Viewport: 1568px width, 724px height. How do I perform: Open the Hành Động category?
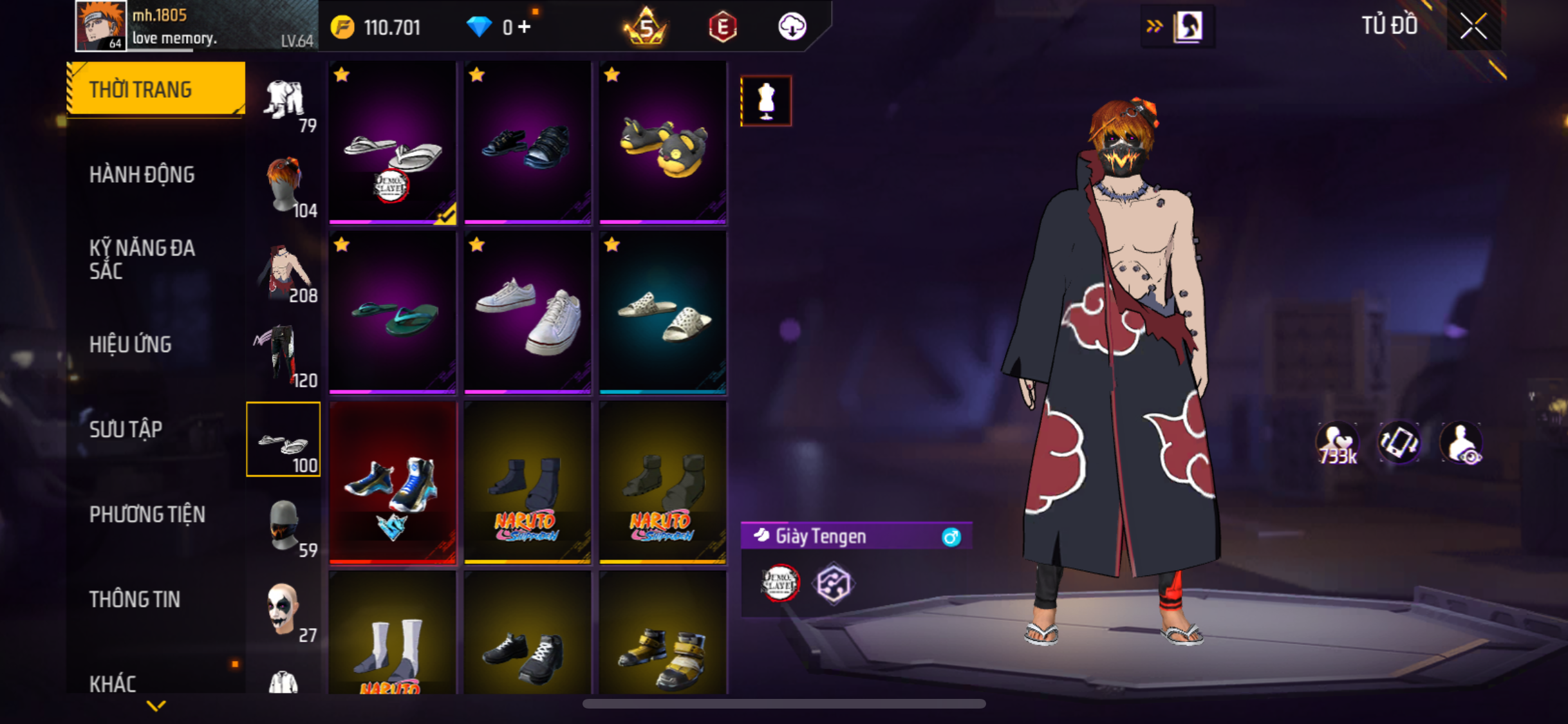(142, 175)
